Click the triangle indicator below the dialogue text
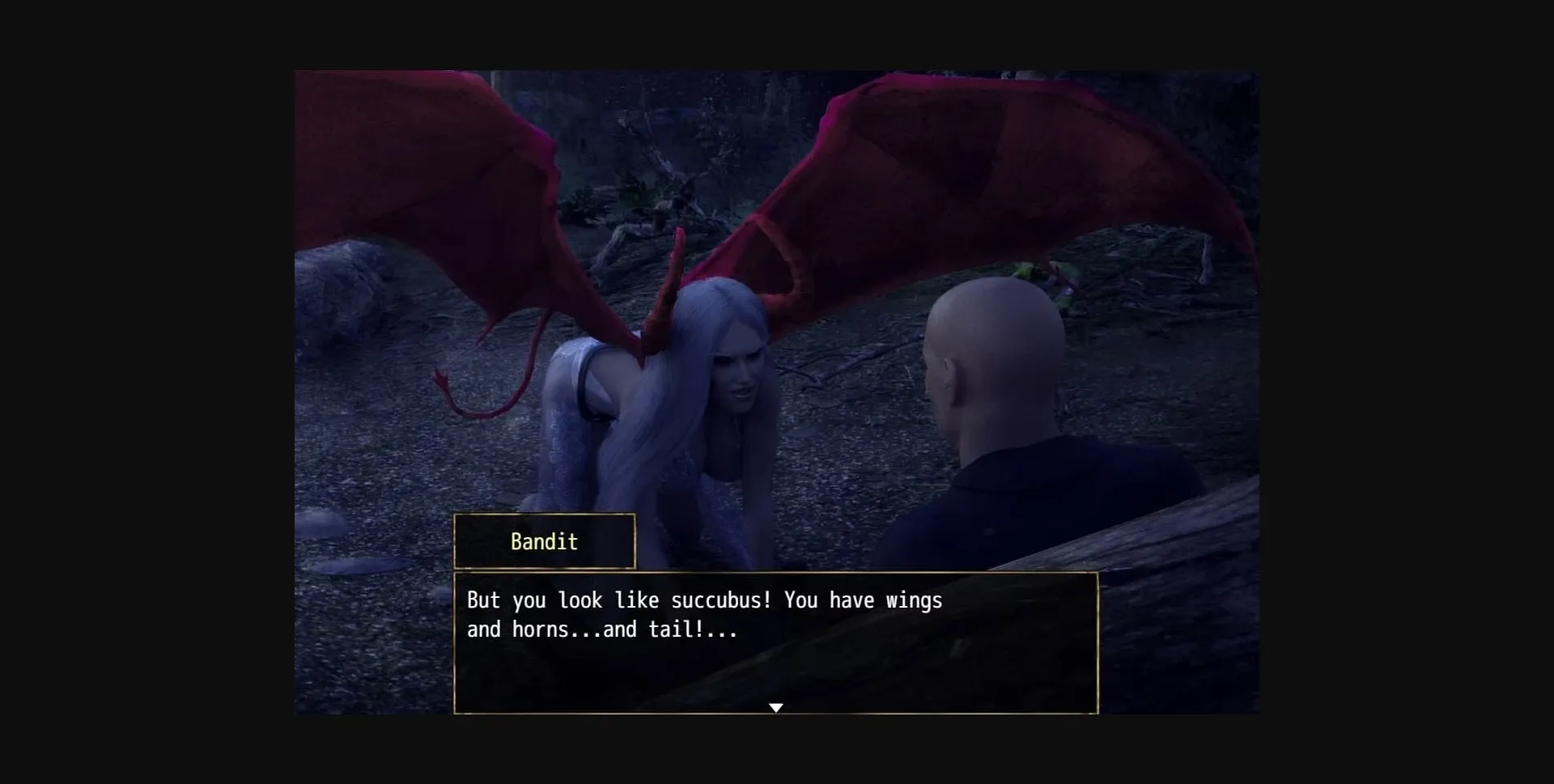This screenshot has height=784, width=1554. tap(775, 706)
